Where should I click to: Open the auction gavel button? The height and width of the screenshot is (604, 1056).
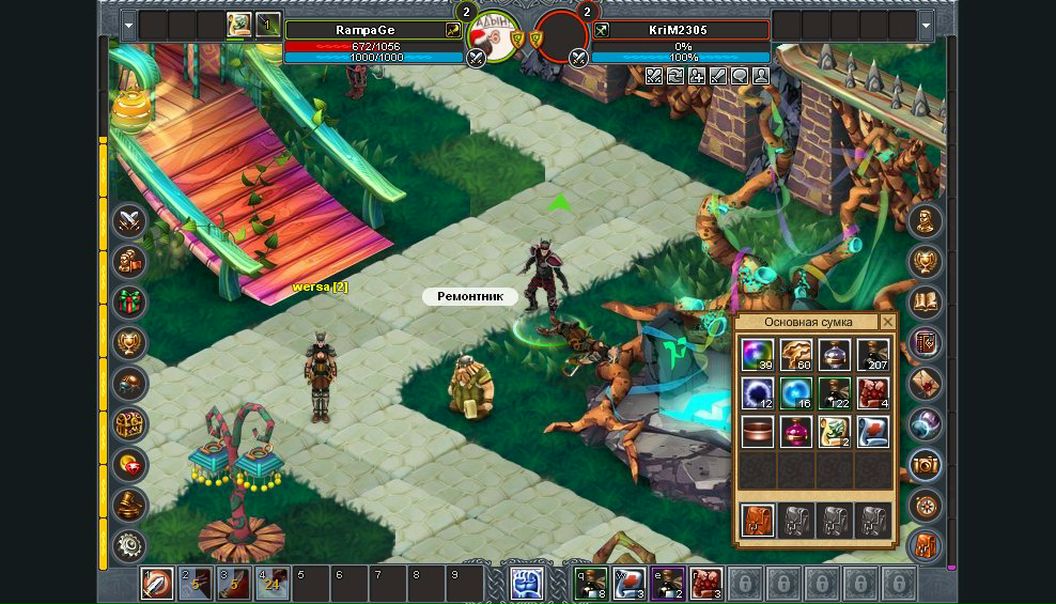point(130,505)
